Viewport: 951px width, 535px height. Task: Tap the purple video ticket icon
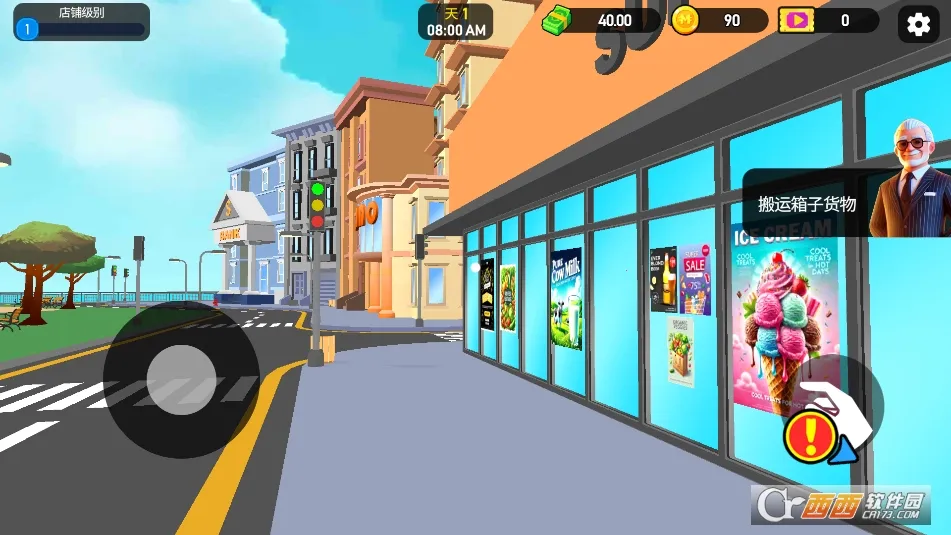point(796,20)
